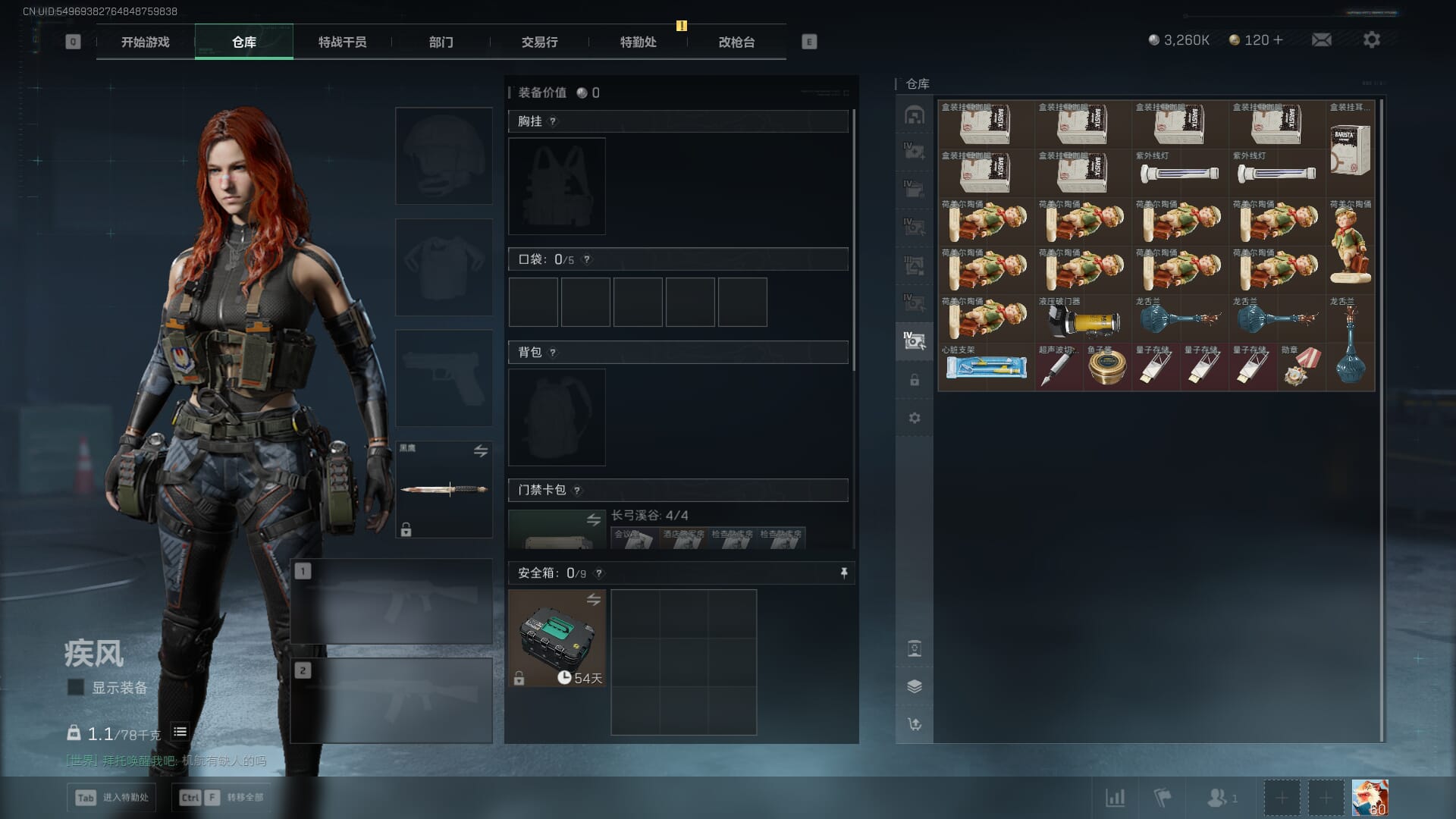The height and width of the screenshot is (819, 1456).
Task: Select the 心脏支架 item in the stash
Action: pyautogui.click(x=986, y=367)
